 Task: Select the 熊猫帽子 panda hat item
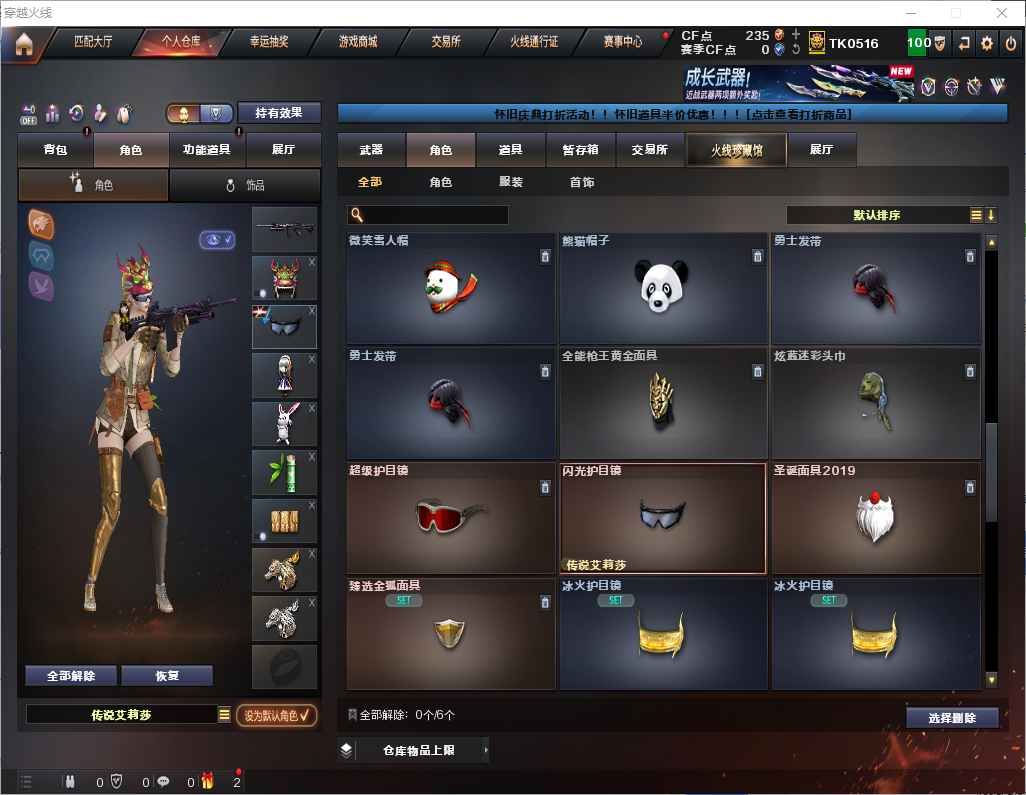pyautogui.click(x=663, y=289)
